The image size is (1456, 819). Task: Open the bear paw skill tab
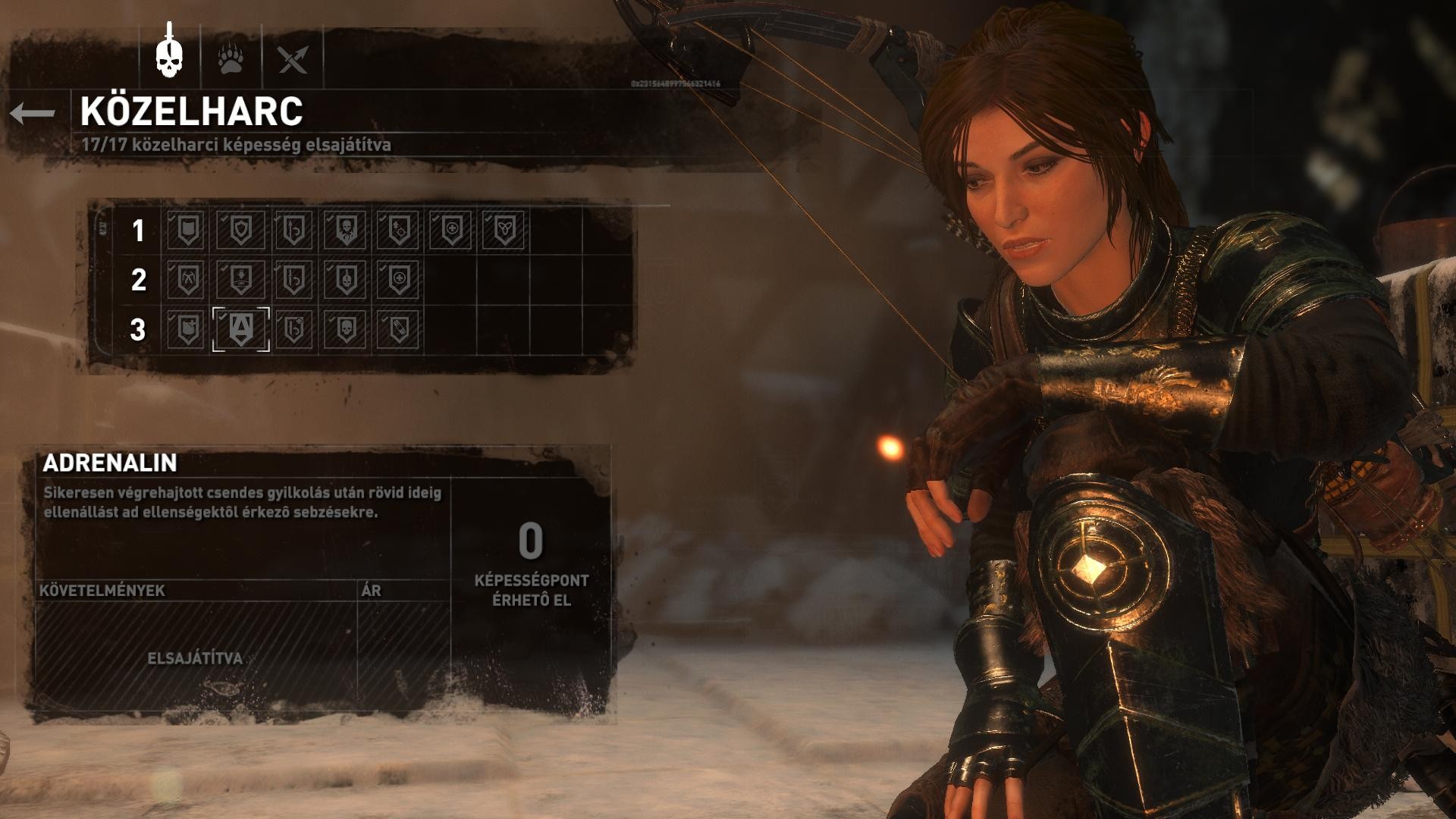(x=231, y=58)
